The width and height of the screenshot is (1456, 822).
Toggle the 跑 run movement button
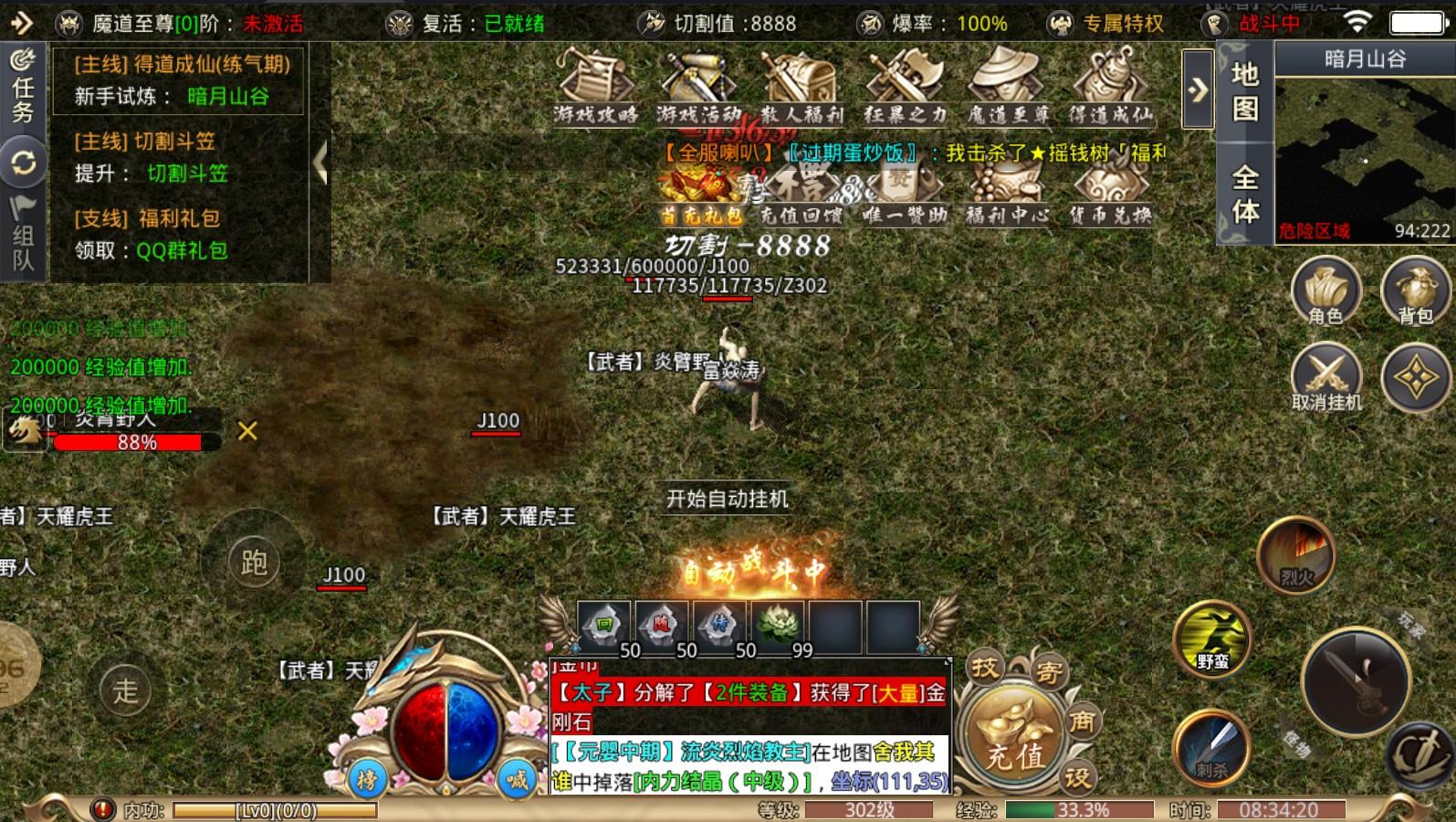[254, 563]
